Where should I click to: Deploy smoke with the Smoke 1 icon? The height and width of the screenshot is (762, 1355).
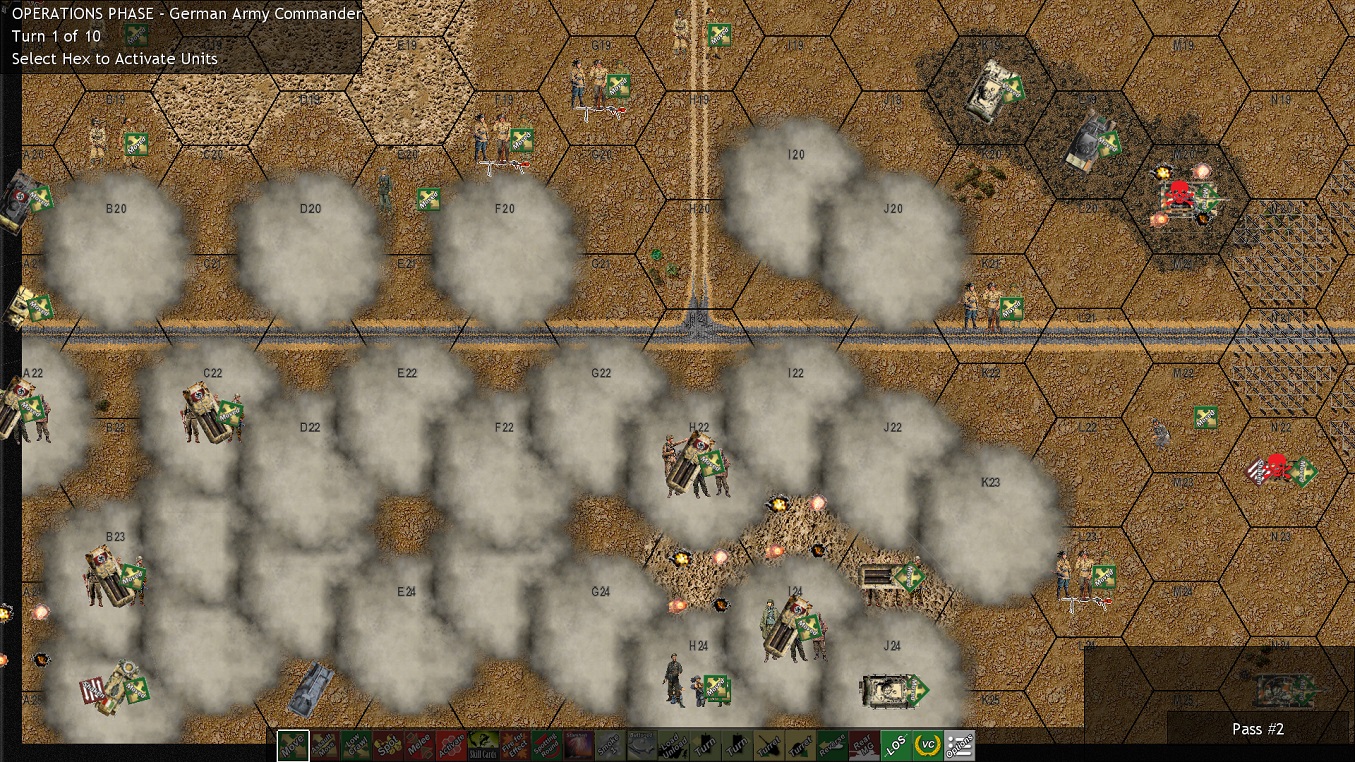(610, 745)
